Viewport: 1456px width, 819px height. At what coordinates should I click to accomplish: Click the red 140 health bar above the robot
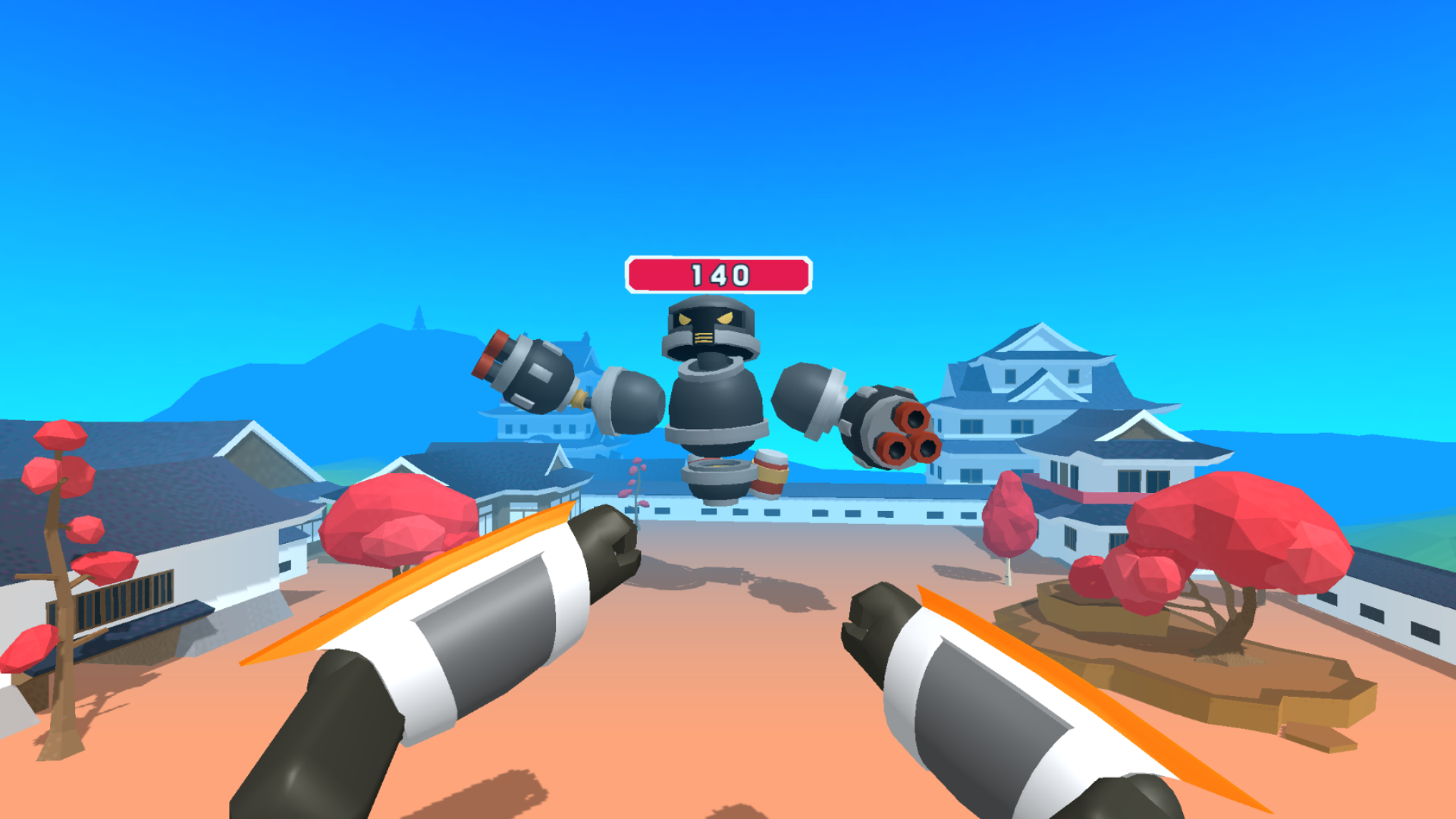pos(718,273)
